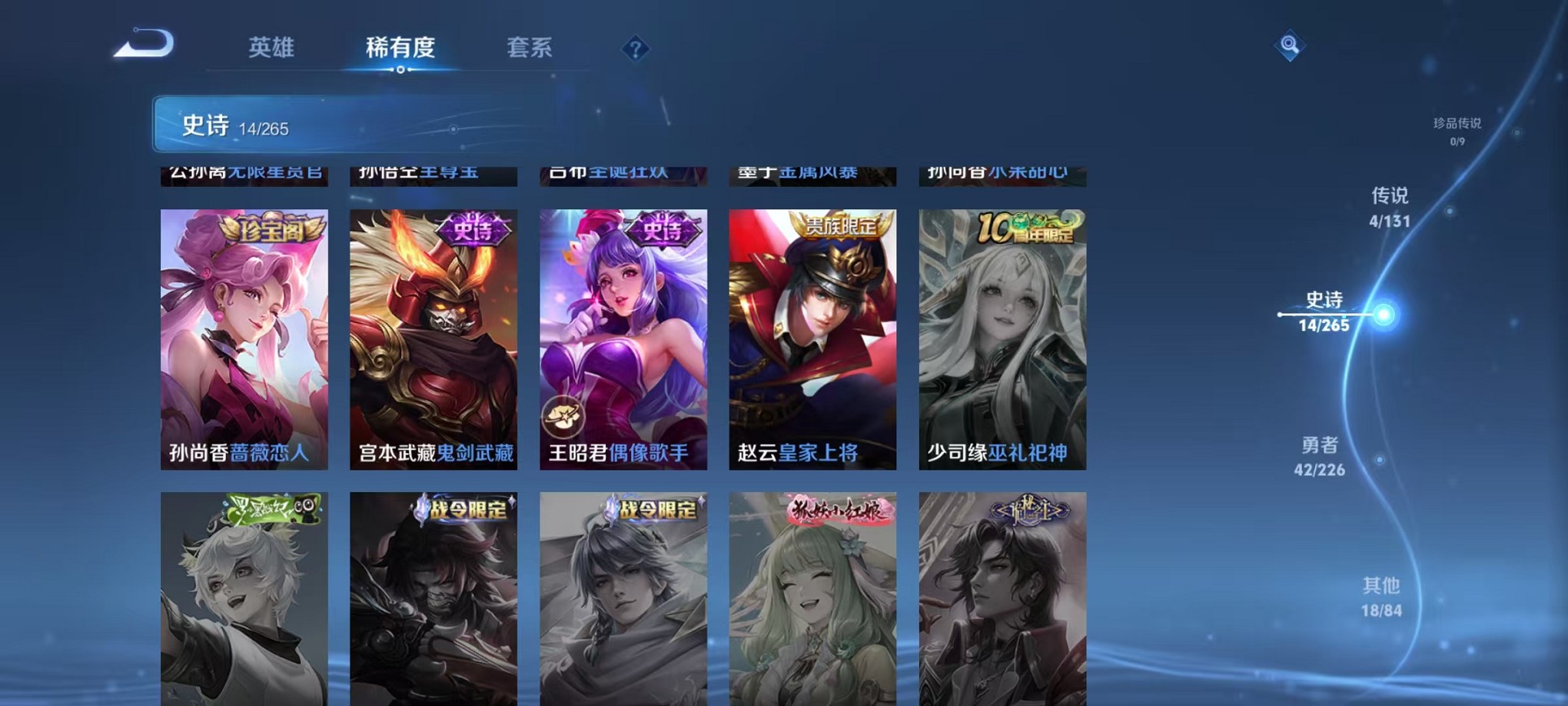Open the 少司缘巫礼祀神 skin thumbnail

point(1002,338)
